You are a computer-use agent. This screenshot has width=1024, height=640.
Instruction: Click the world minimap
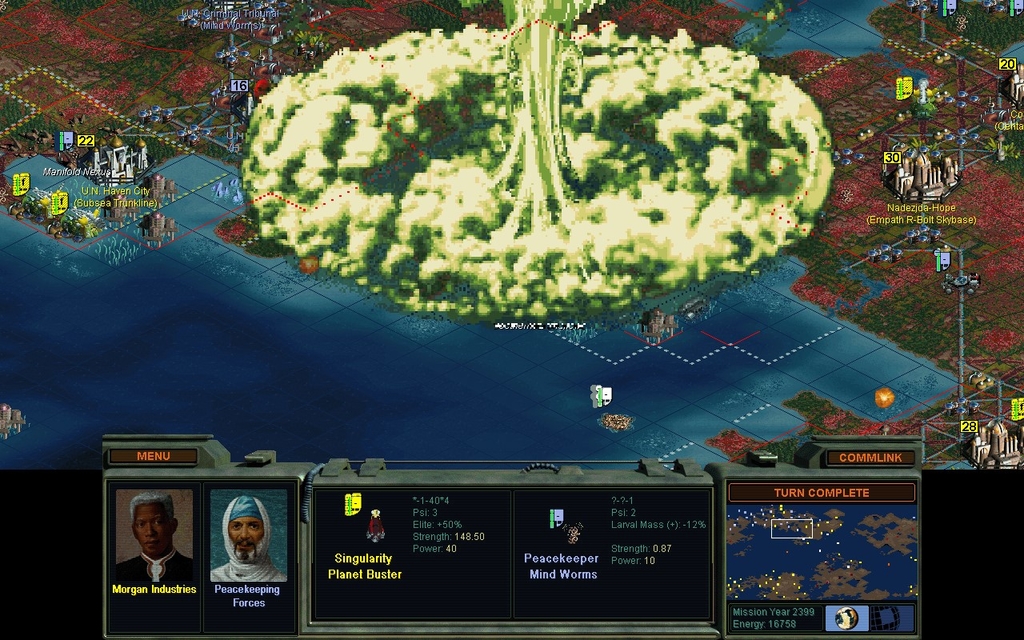tap(821, 552)
